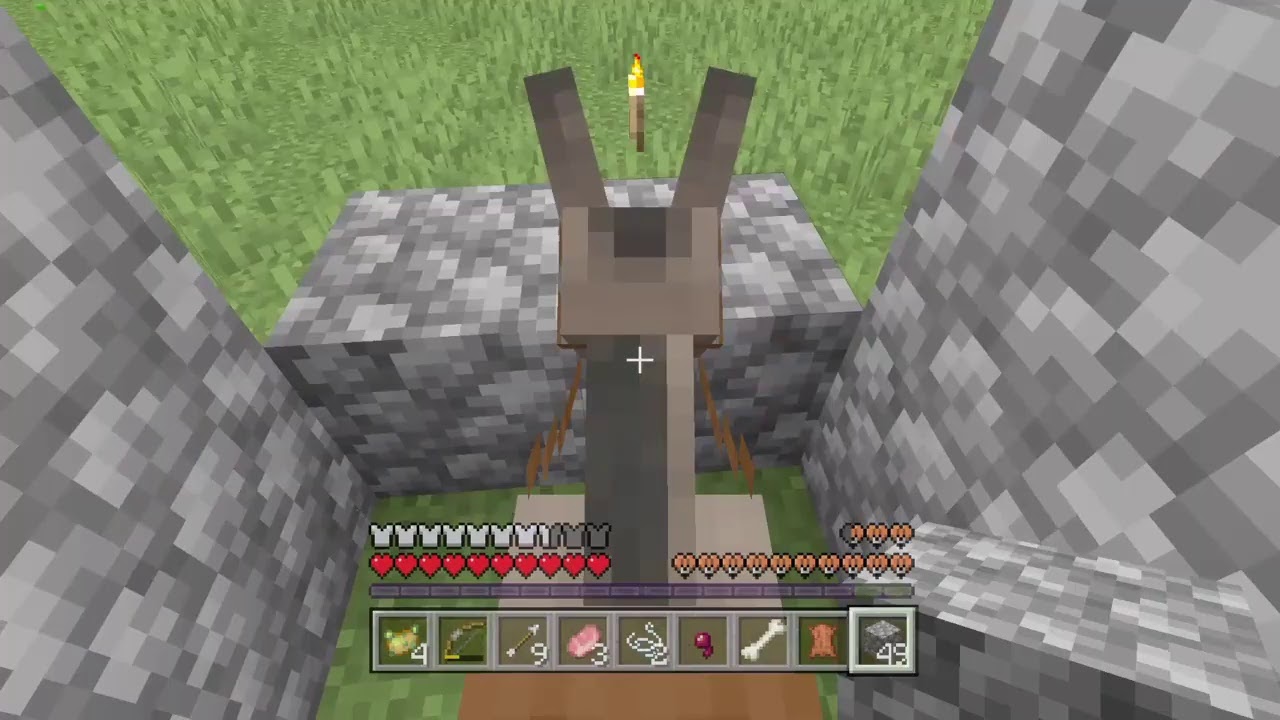
Task: Click the crosshair at screen center
Action: 640,360
